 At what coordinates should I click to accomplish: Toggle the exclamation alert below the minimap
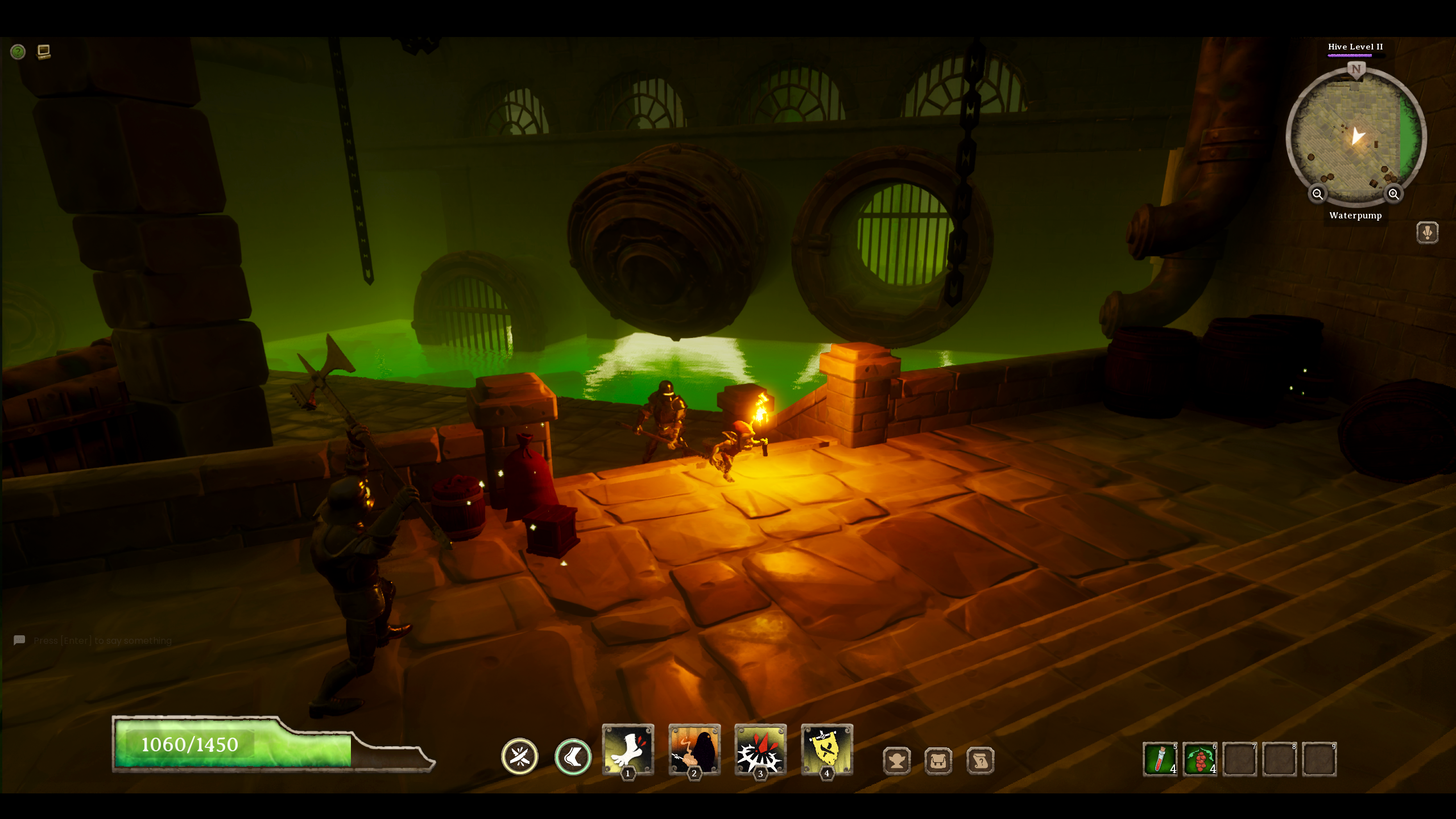[1428, 232]
